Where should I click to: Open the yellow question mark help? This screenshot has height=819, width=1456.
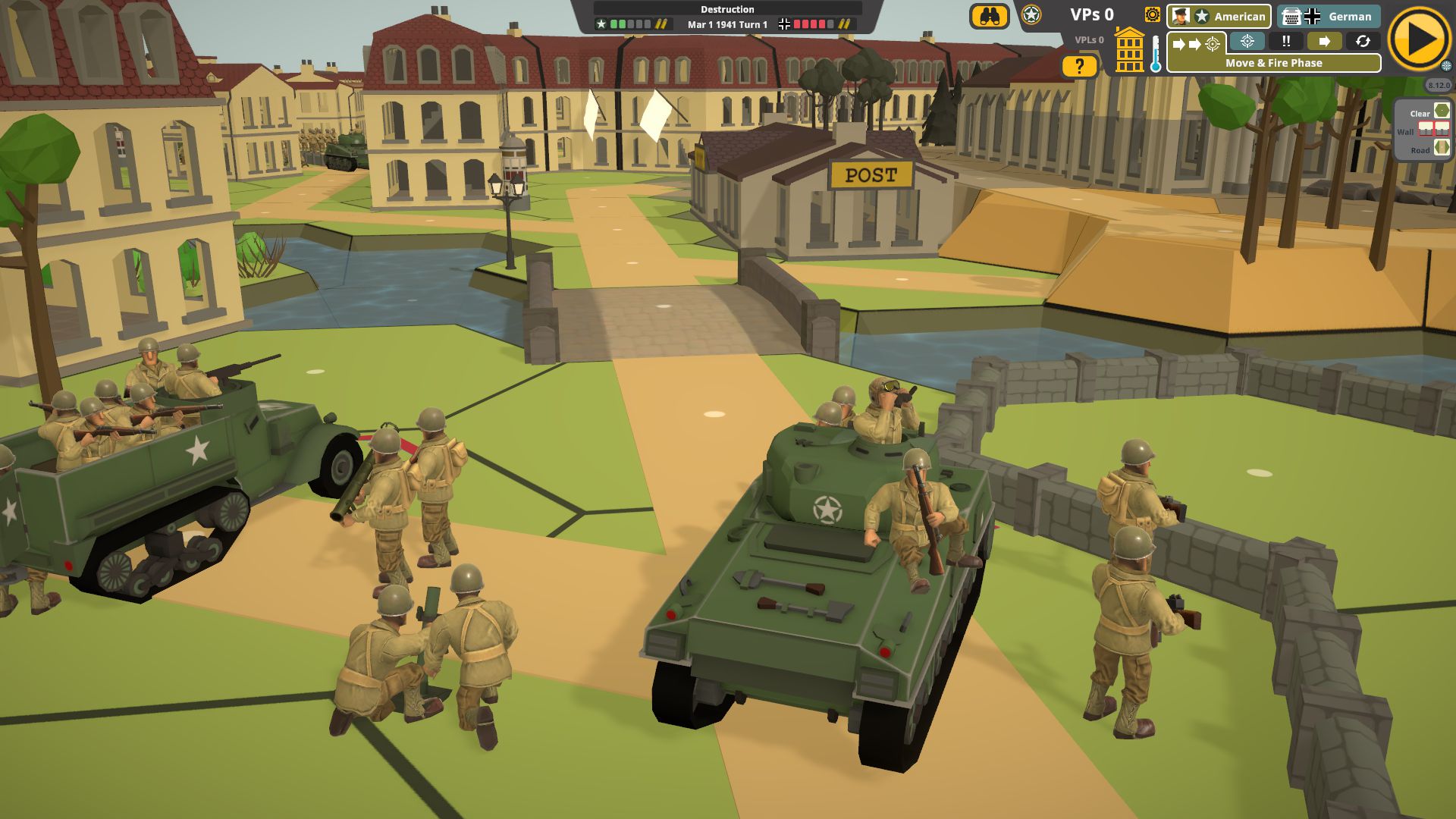(1079, 67)
